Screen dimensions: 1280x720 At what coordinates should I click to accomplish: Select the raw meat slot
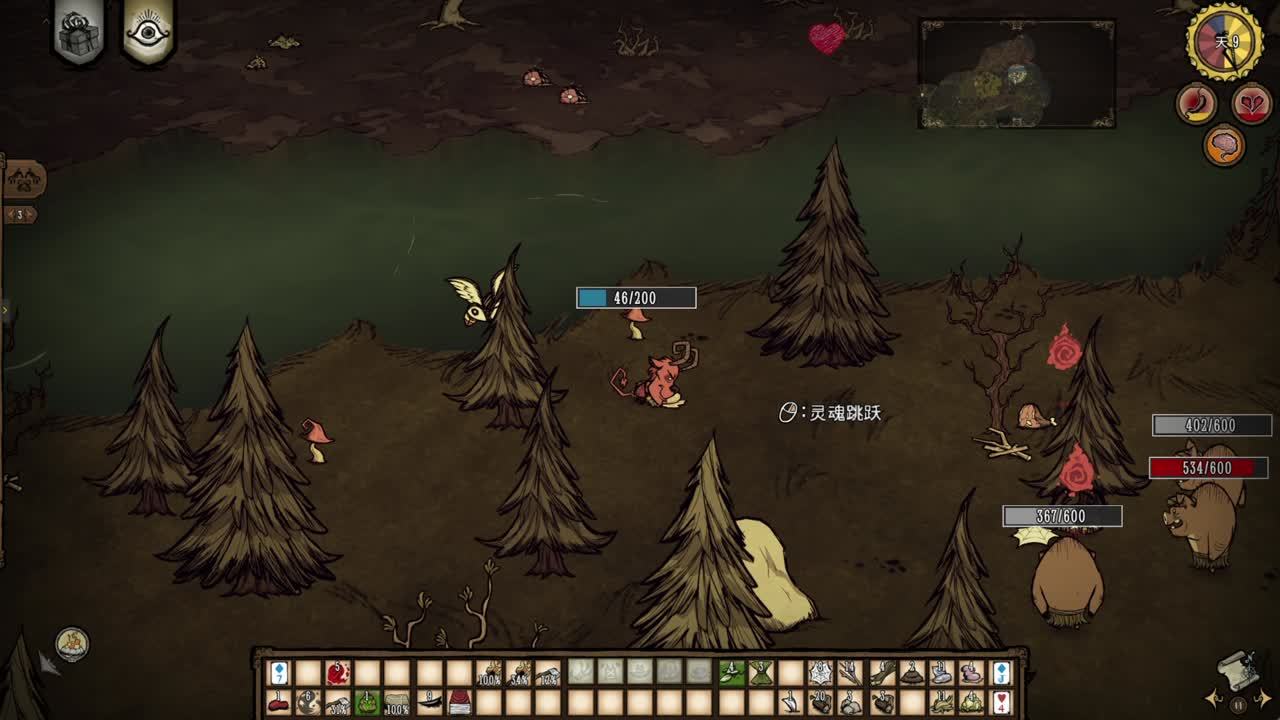pyautogui.click(x=279, y=703)
